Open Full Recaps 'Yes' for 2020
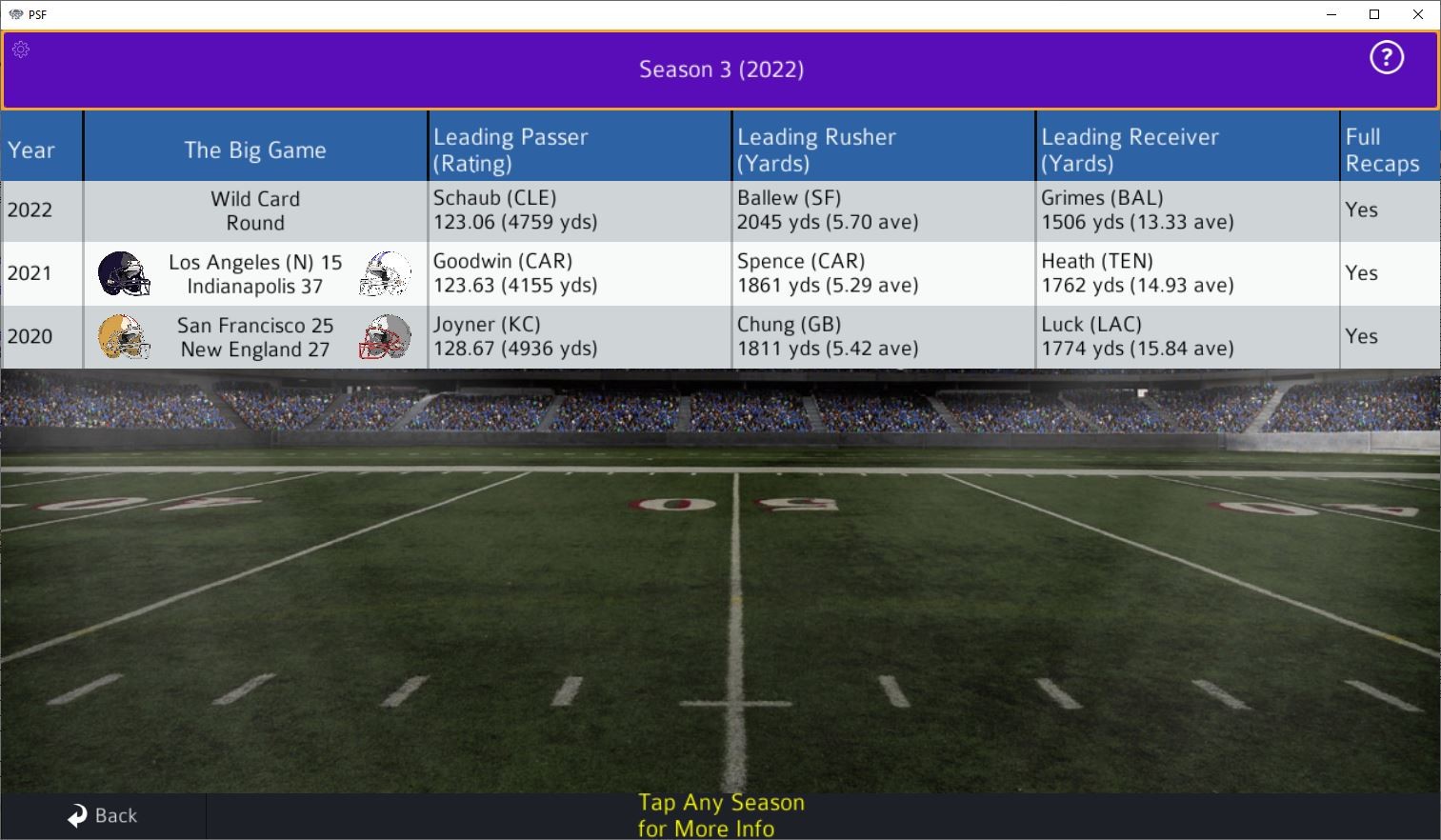1441x840 pixels. (x=1362, y=336)
